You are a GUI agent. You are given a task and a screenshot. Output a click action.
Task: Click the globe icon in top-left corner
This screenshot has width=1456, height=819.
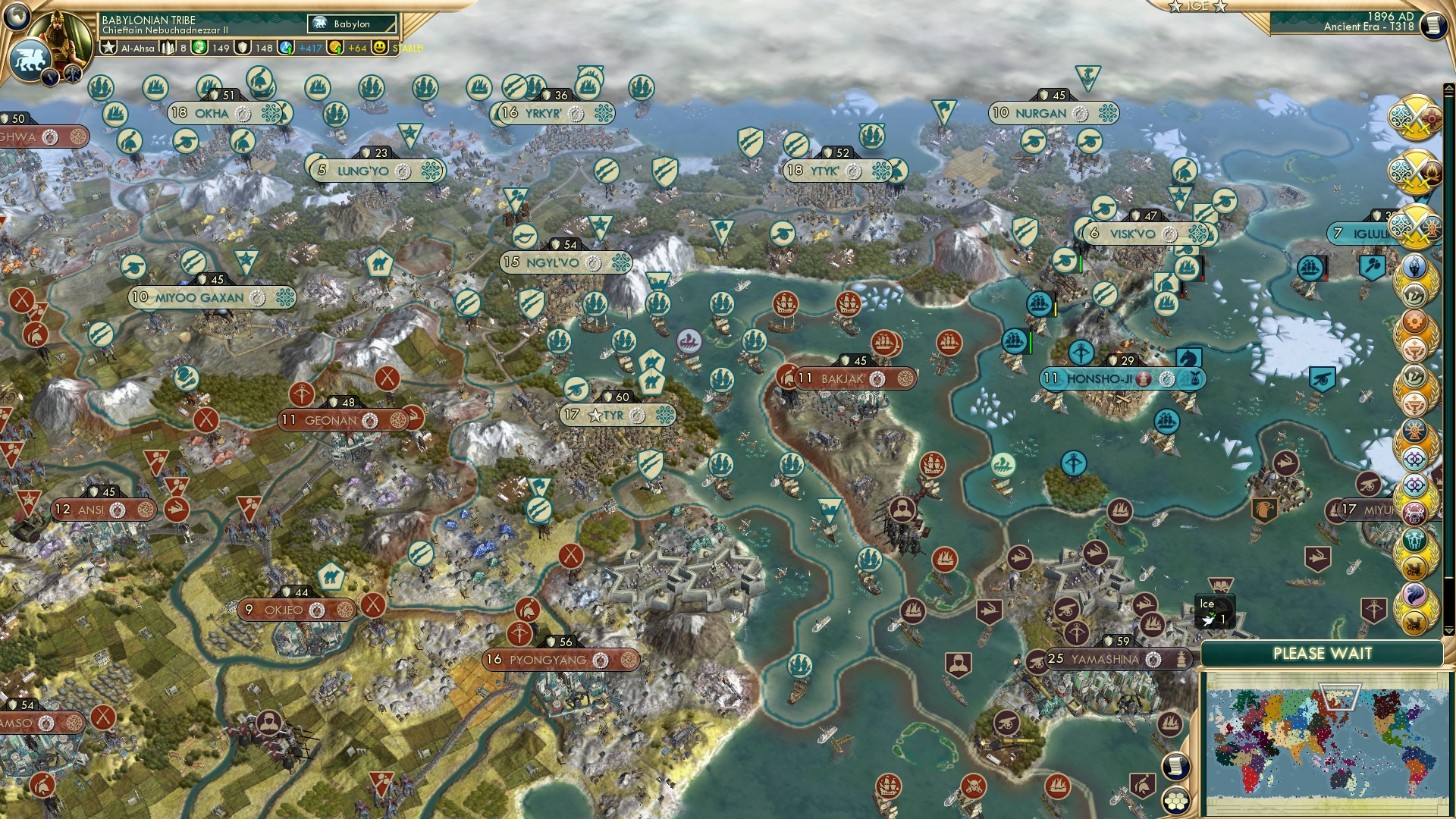(x=17, y=17)
